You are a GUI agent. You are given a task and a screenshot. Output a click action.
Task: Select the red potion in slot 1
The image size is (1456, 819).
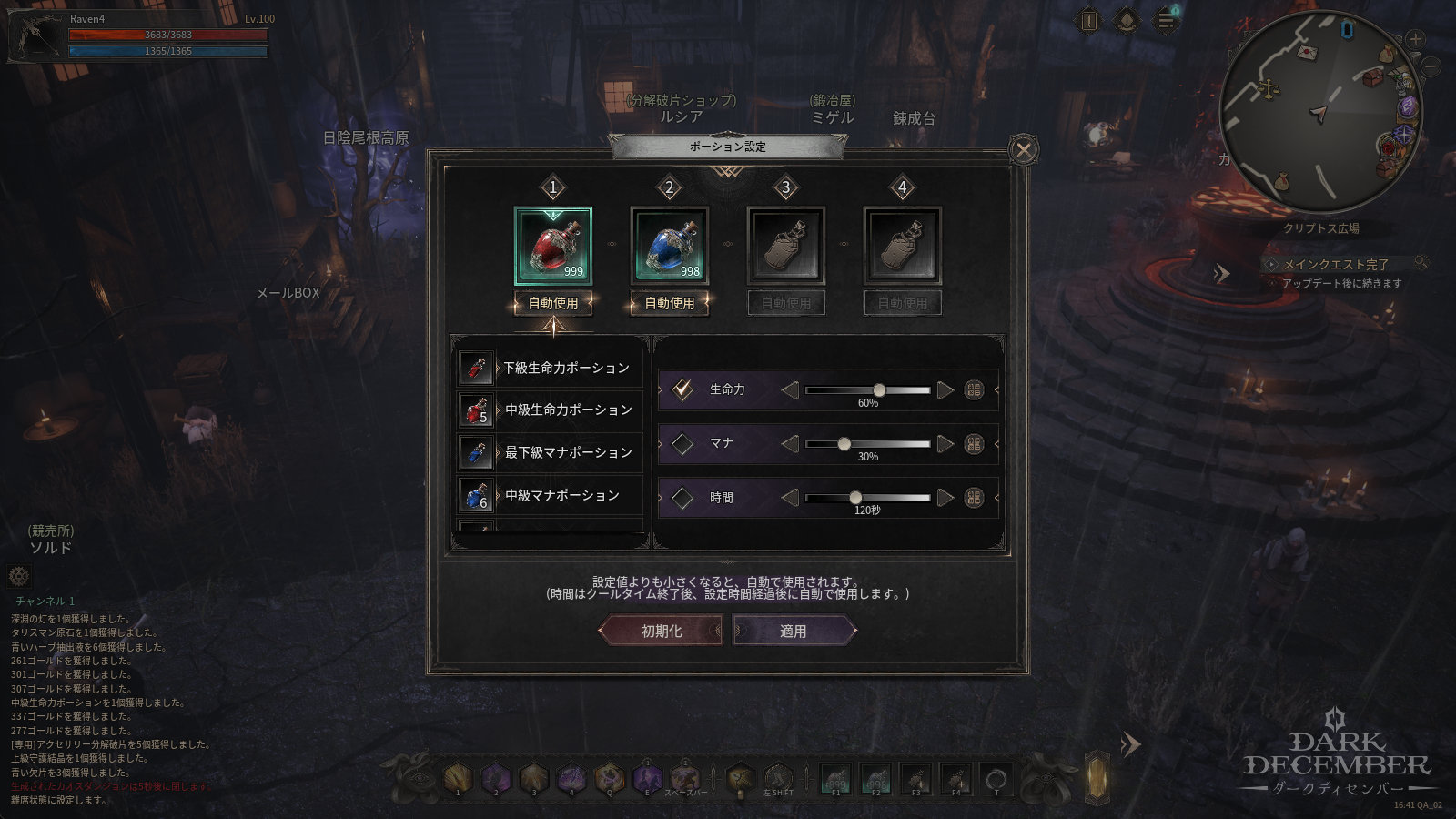(x=553, y=245)
